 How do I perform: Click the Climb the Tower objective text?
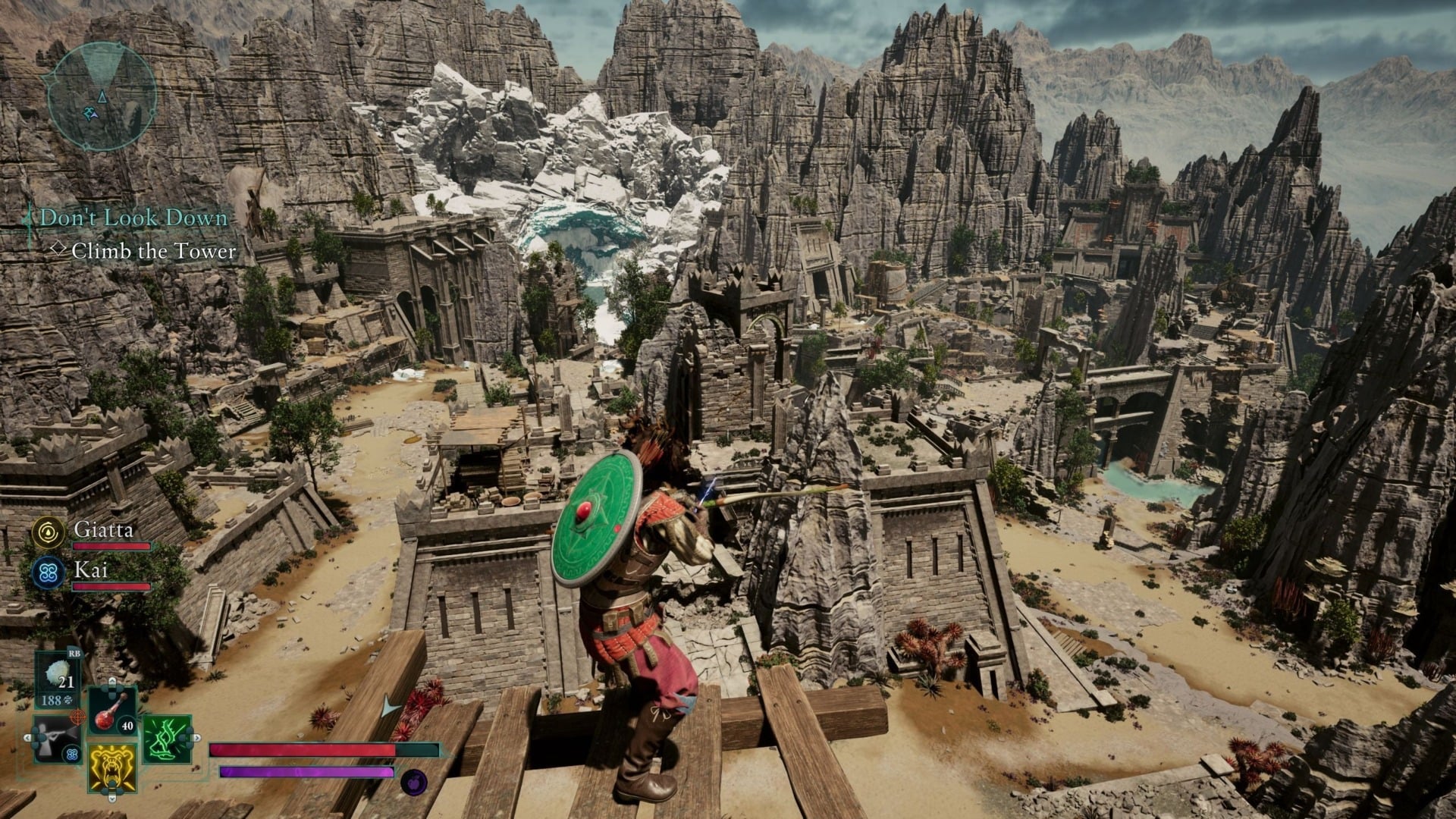pos(154,249)
